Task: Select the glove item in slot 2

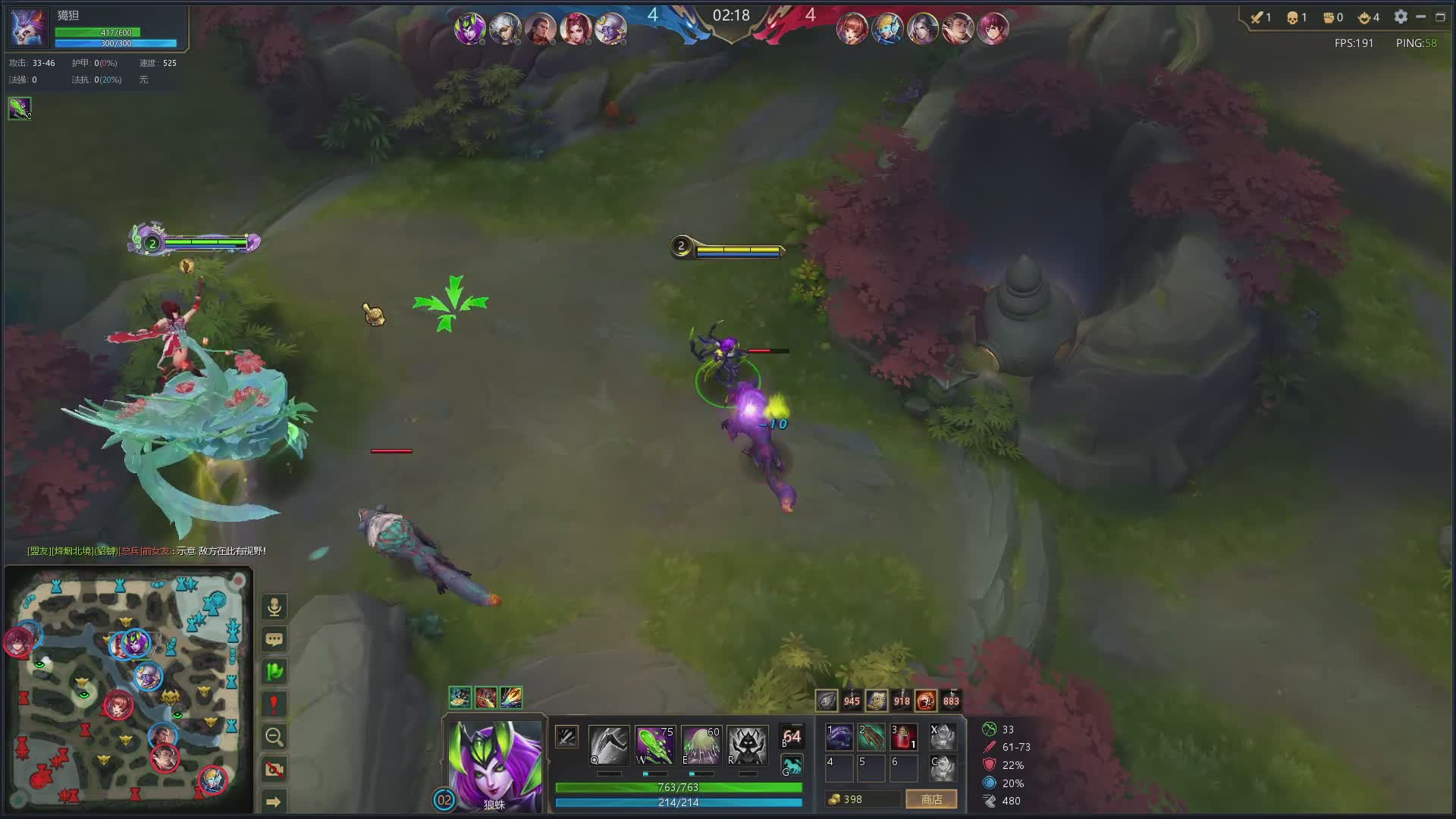Action: (871, 737)
